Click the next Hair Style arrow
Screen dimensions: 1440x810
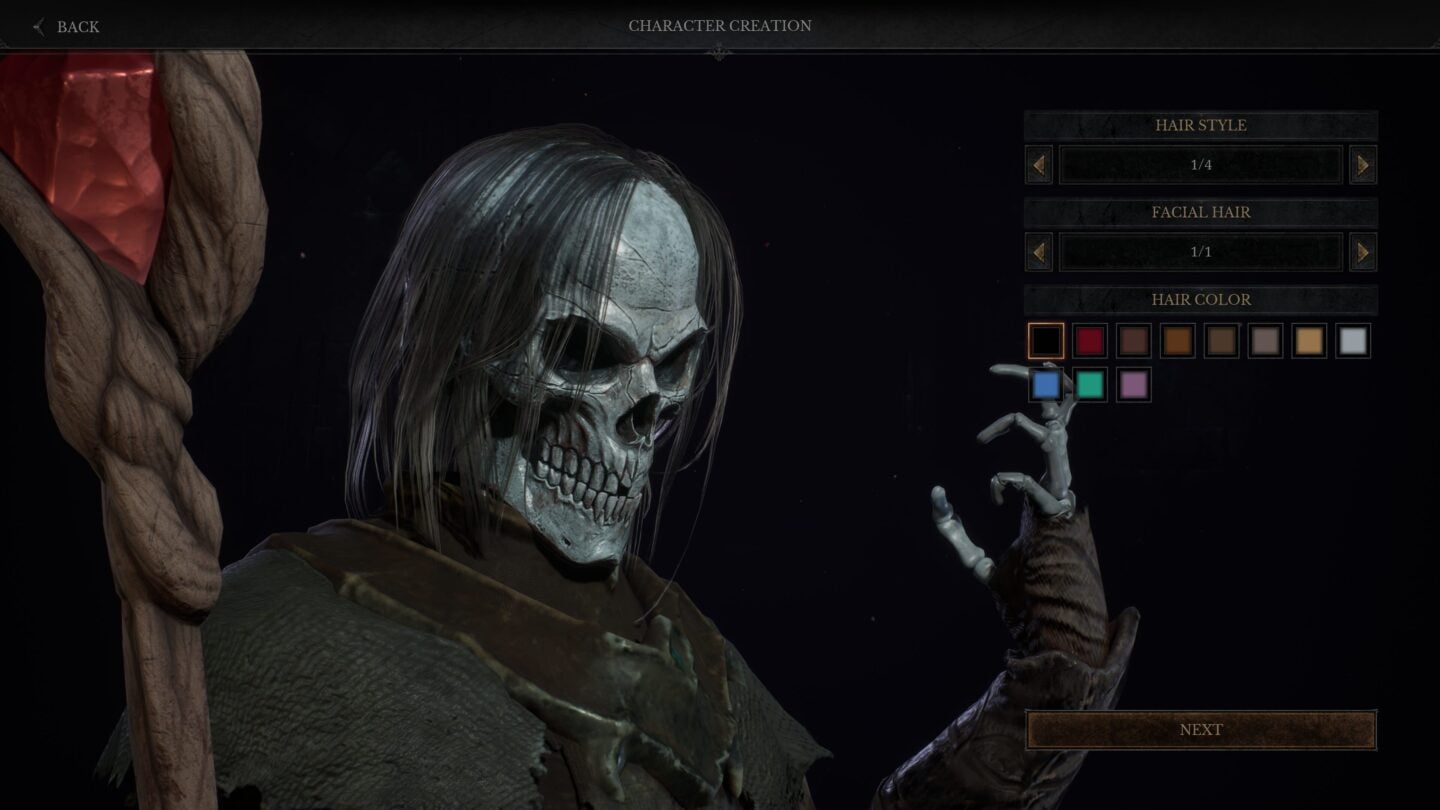pyautogui.click(x=1363, y=164)
